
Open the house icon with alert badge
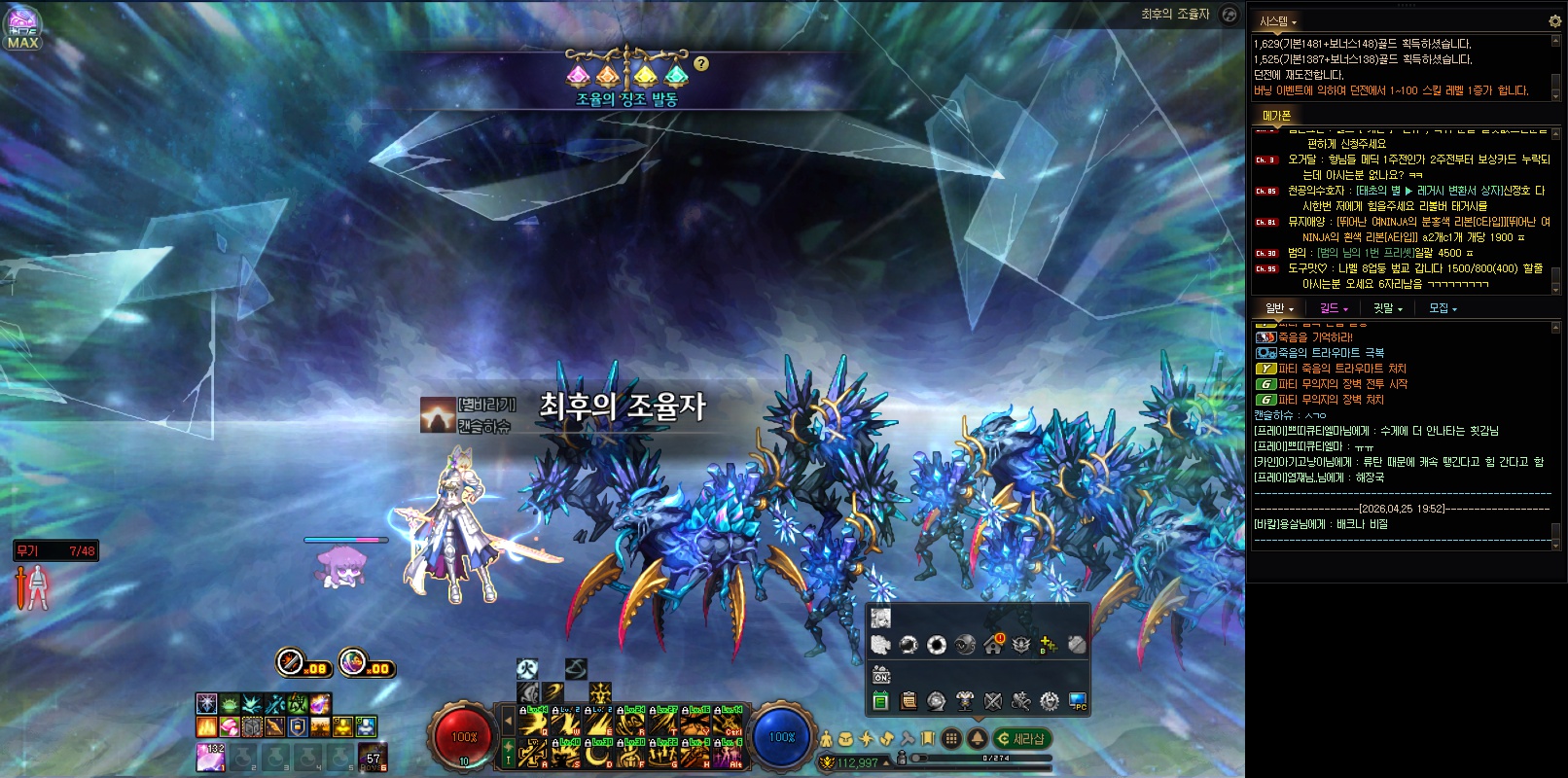coord(993,644)
